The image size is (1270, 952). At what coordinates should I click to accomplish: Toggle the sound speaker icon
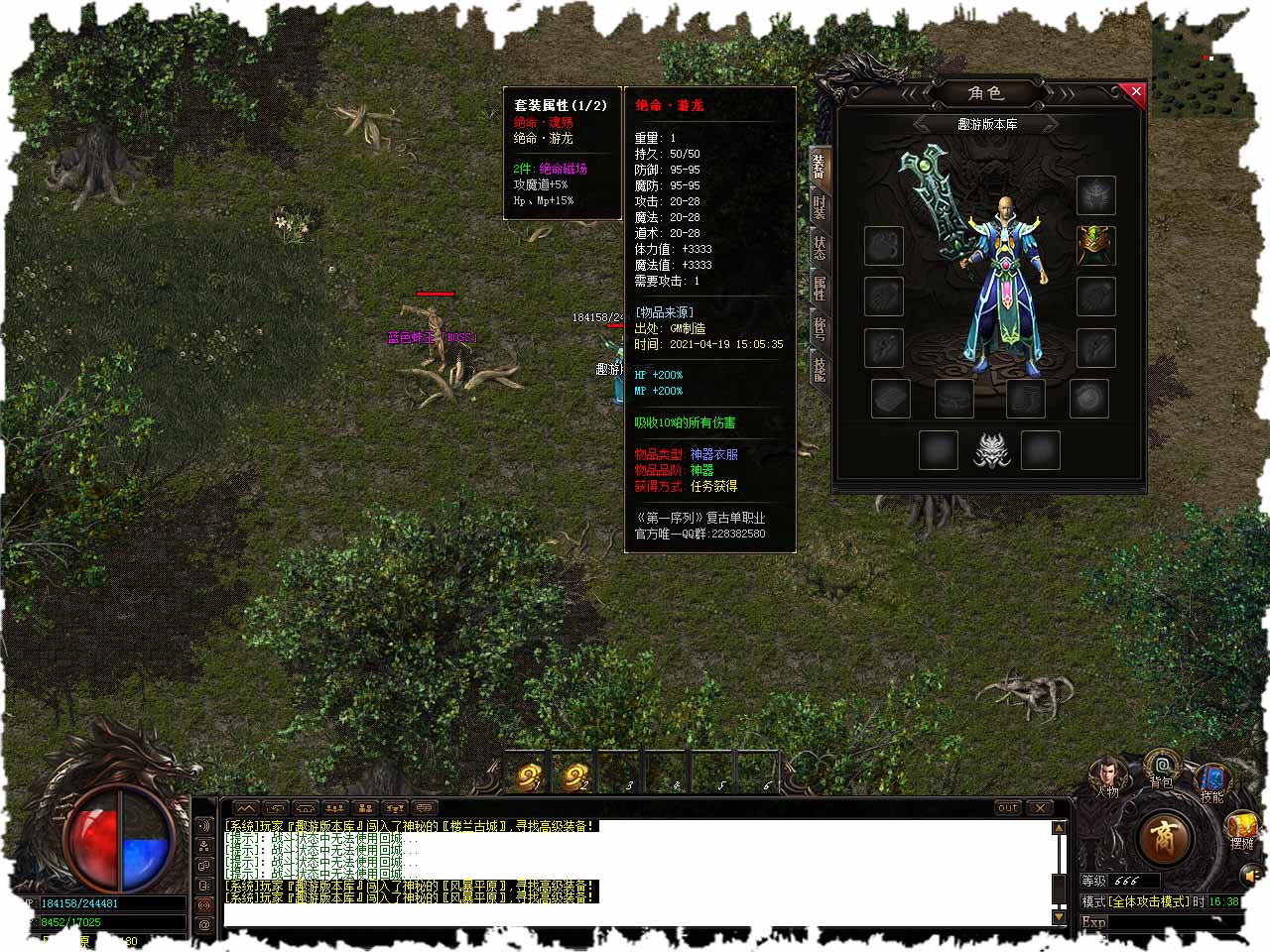click(x=1251, y=876)
